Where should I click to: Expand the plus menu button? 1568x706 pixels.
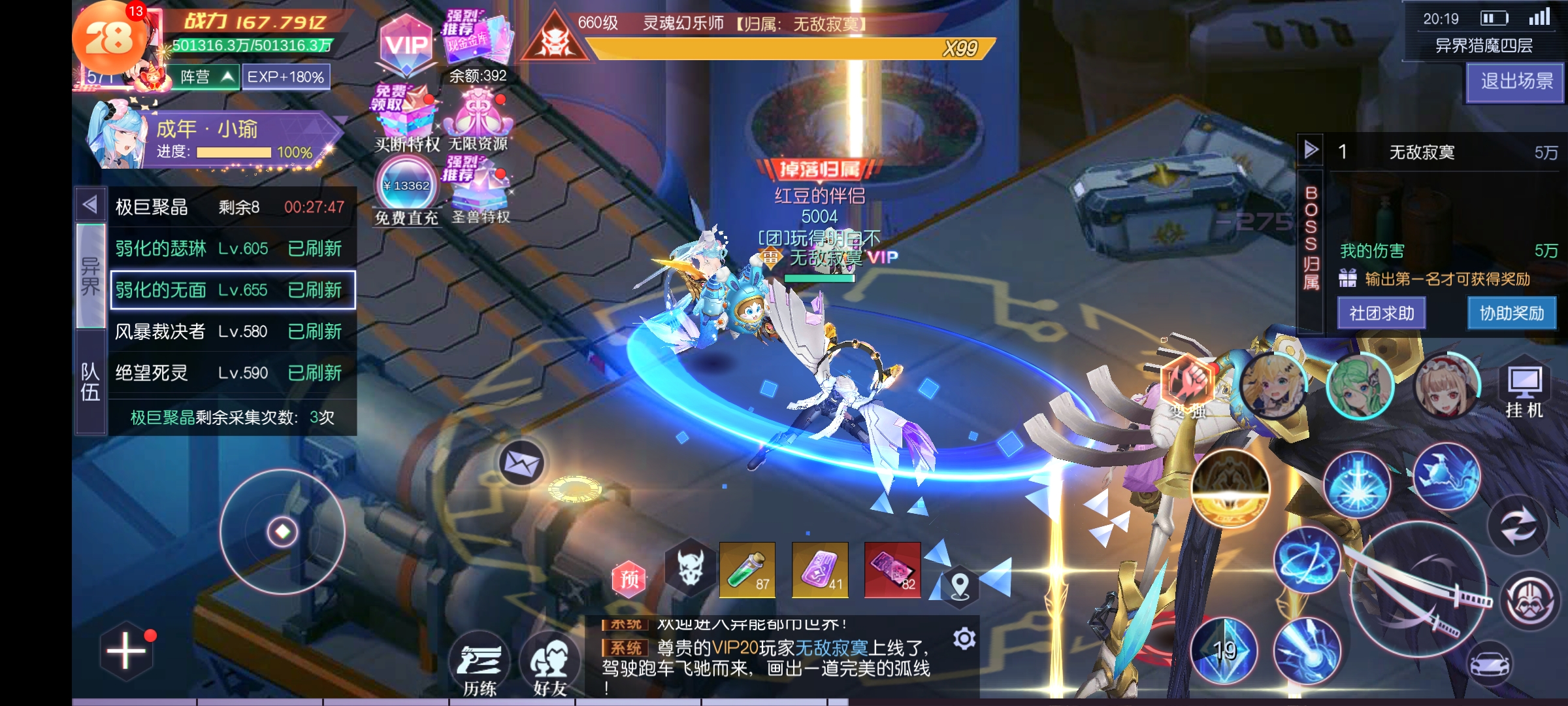pyautogui.click(x=126, y=650)
